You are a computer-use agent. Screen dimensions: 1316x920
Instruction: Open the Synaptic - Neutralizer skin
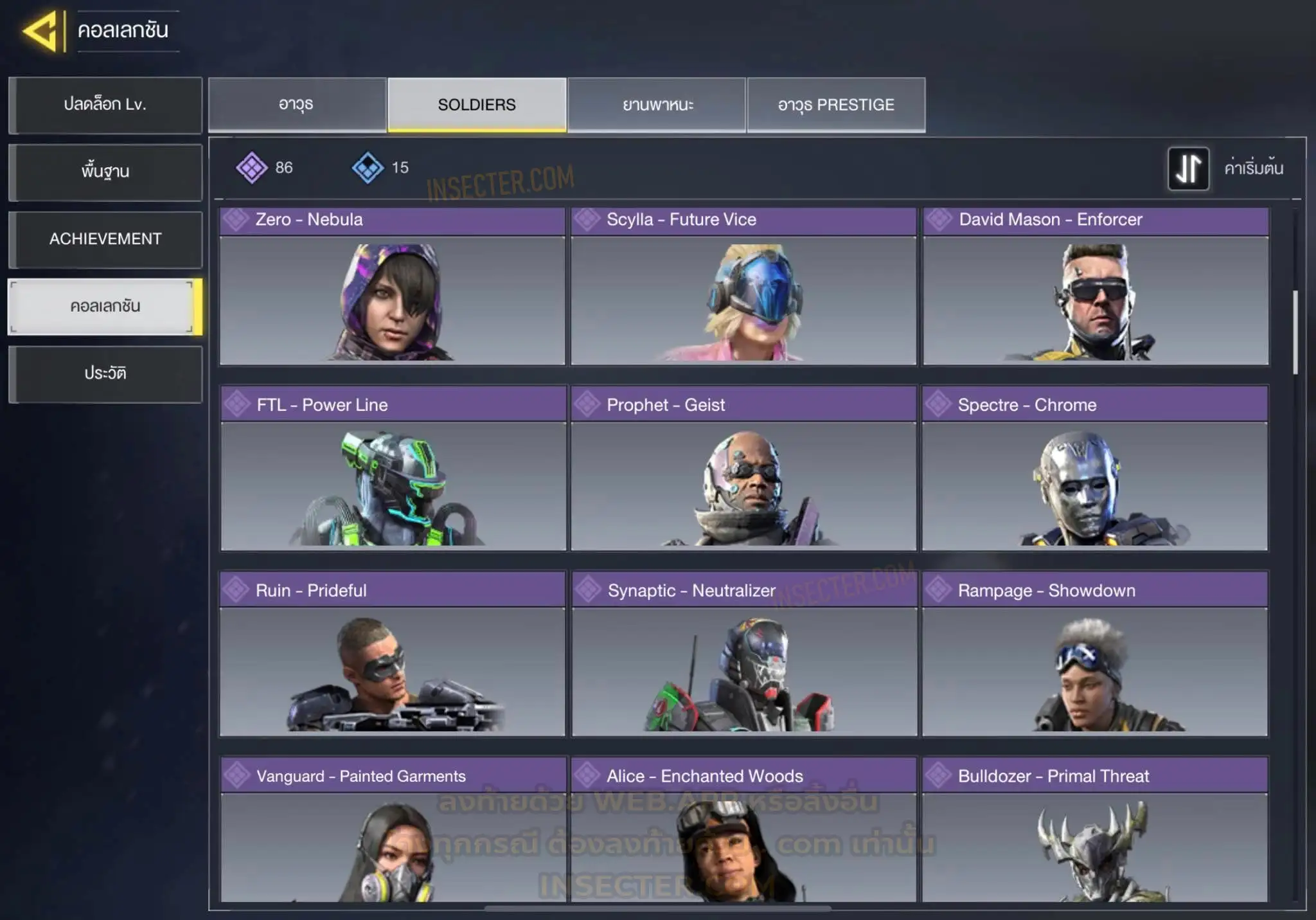[744, 654]
